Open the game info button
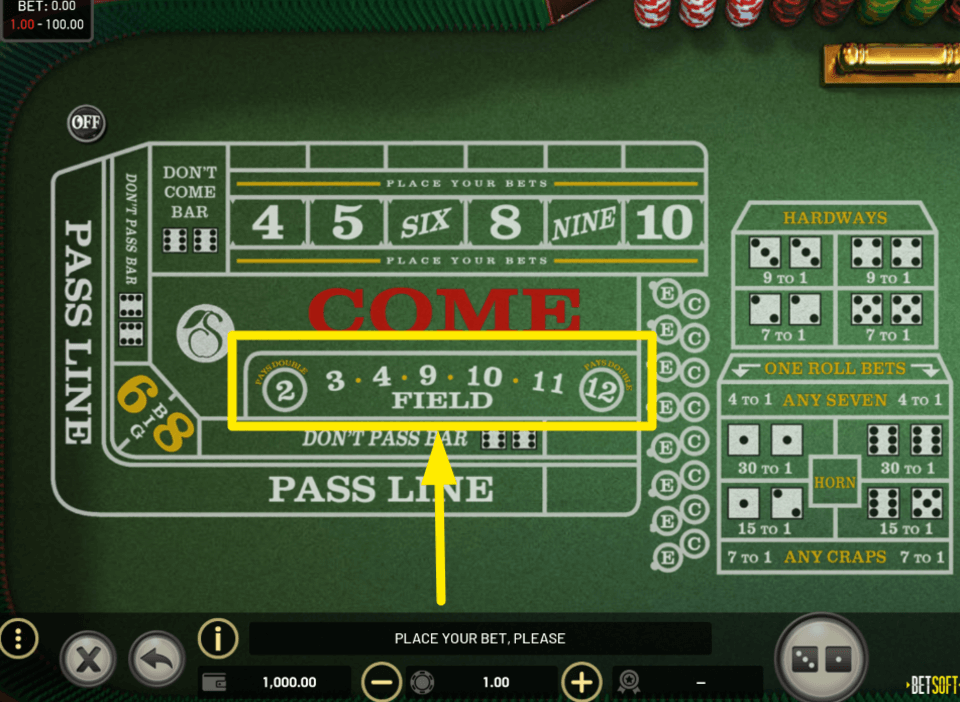 218,637
